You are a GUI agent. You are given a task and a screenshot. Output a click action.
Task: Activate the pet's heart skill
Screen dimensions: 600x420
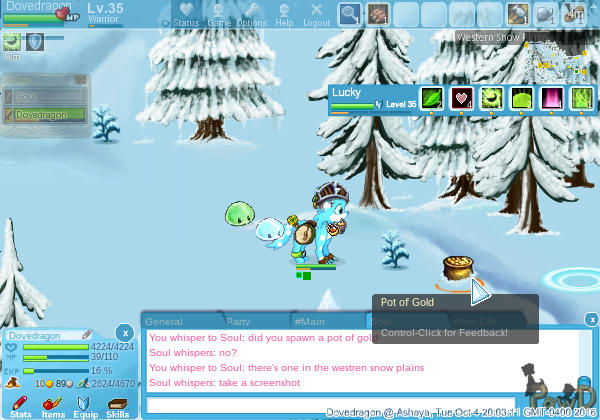(x=462, y=98)
